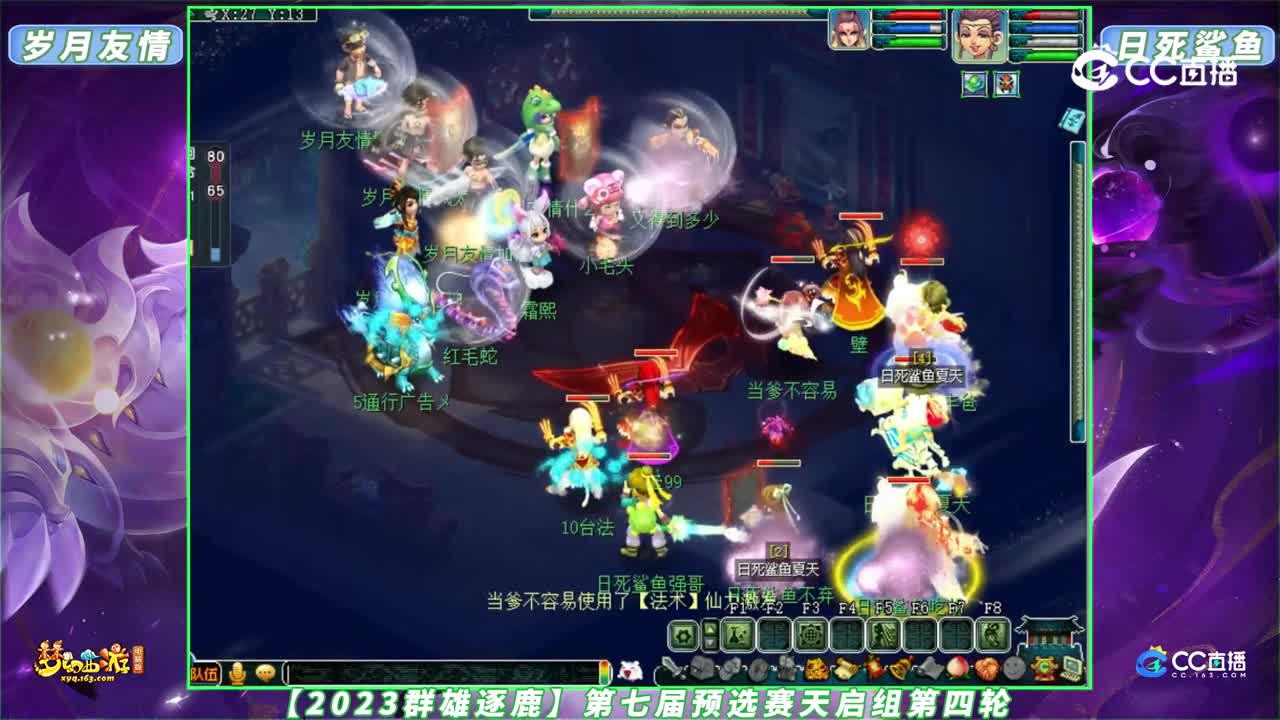
Task: Expand the skill bar with the up arrow
Action: (x=709, y=626)
